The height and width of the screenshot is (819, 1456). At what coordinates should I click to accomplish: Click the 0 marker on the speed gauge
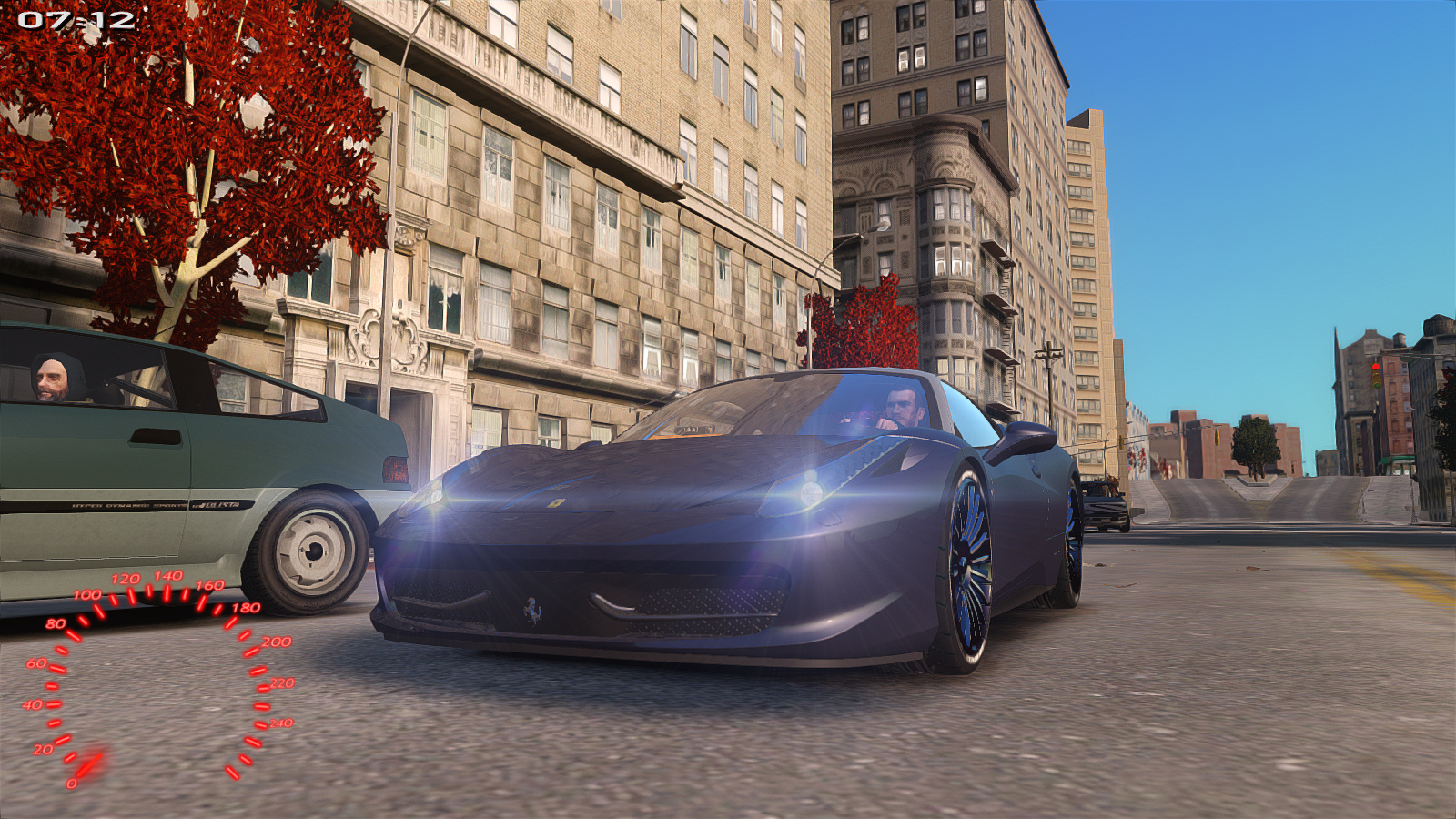pos(72,784)
